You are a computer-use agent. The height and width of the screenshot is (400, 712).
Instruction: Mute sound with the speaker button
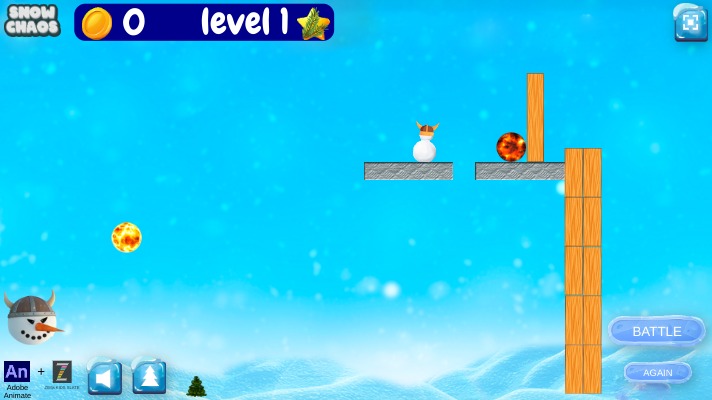pyautogui.click(x=105, y=376)
